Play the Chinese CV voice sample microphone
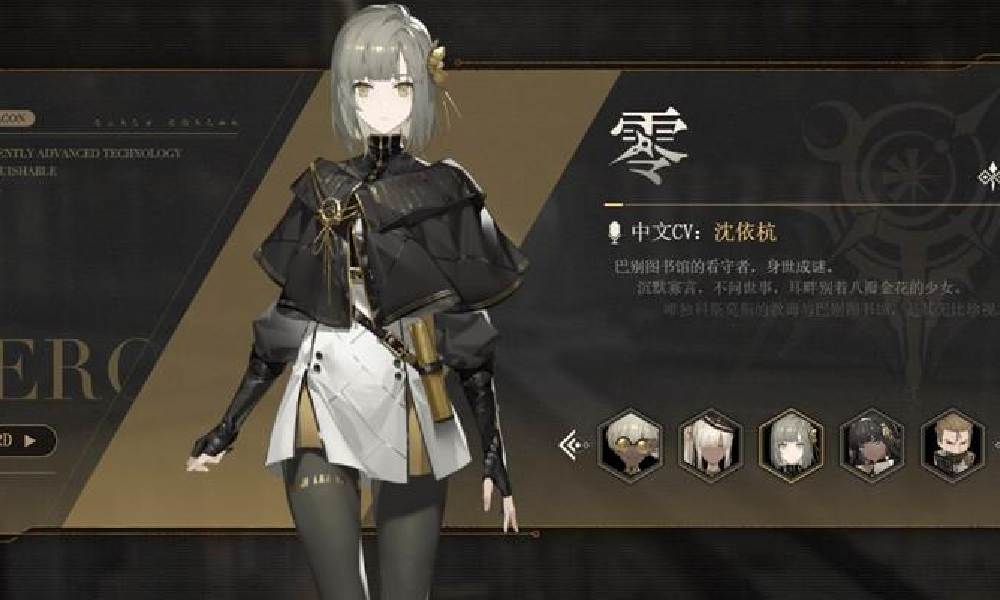 point(615,233)
